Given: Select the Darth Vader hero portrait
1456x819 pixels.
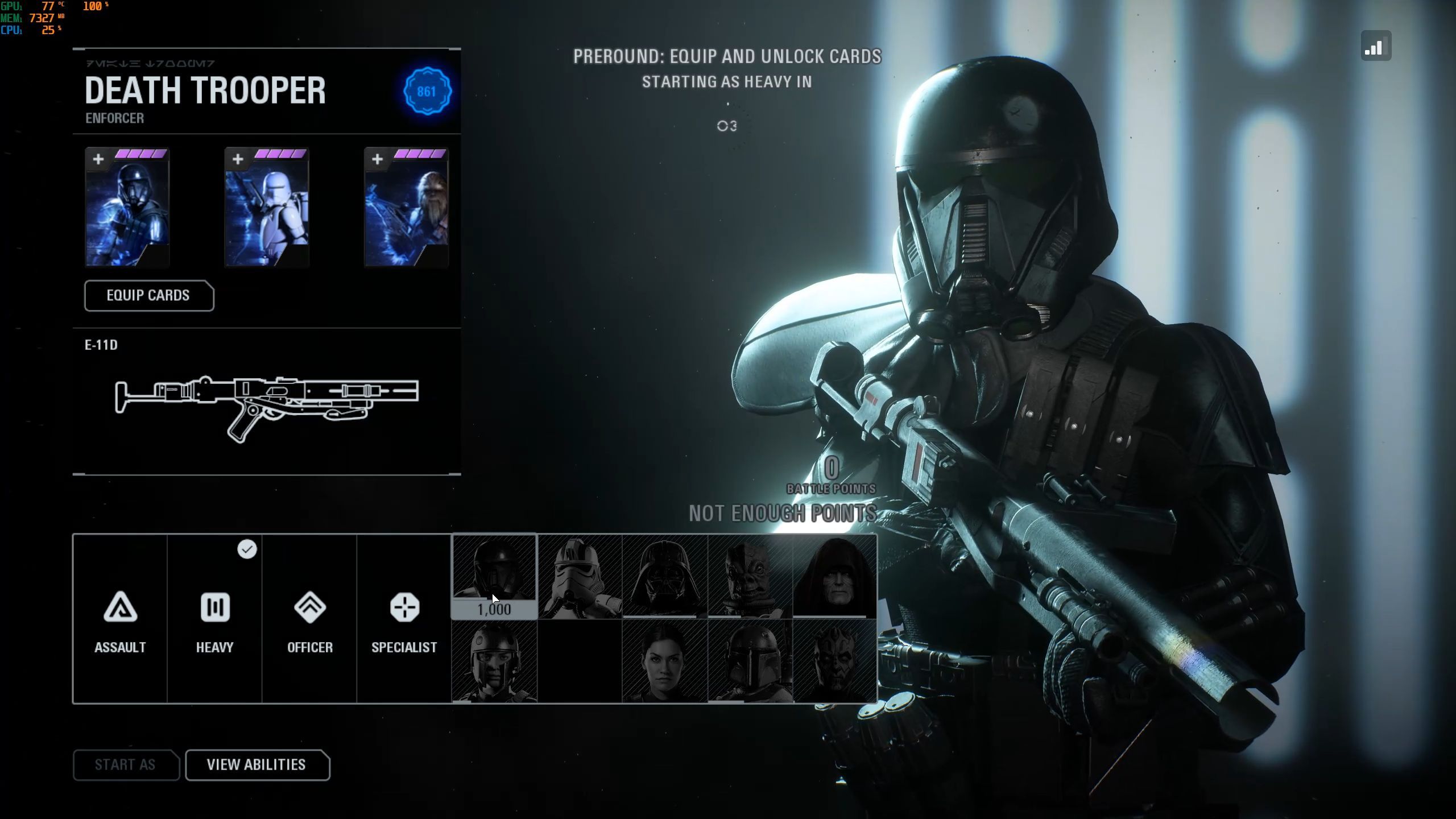Looking at the screenshot, I should click(x=665, y=576).
